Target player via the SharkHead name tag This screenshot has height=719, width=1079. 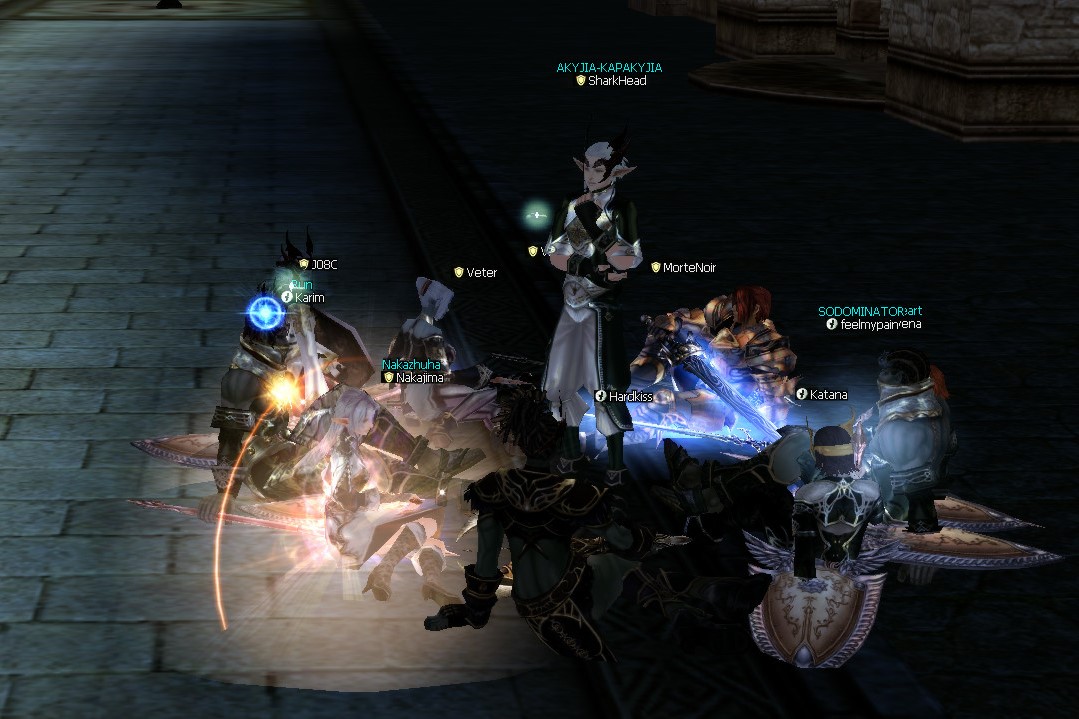pyautogui.click(x=616, y=81)
